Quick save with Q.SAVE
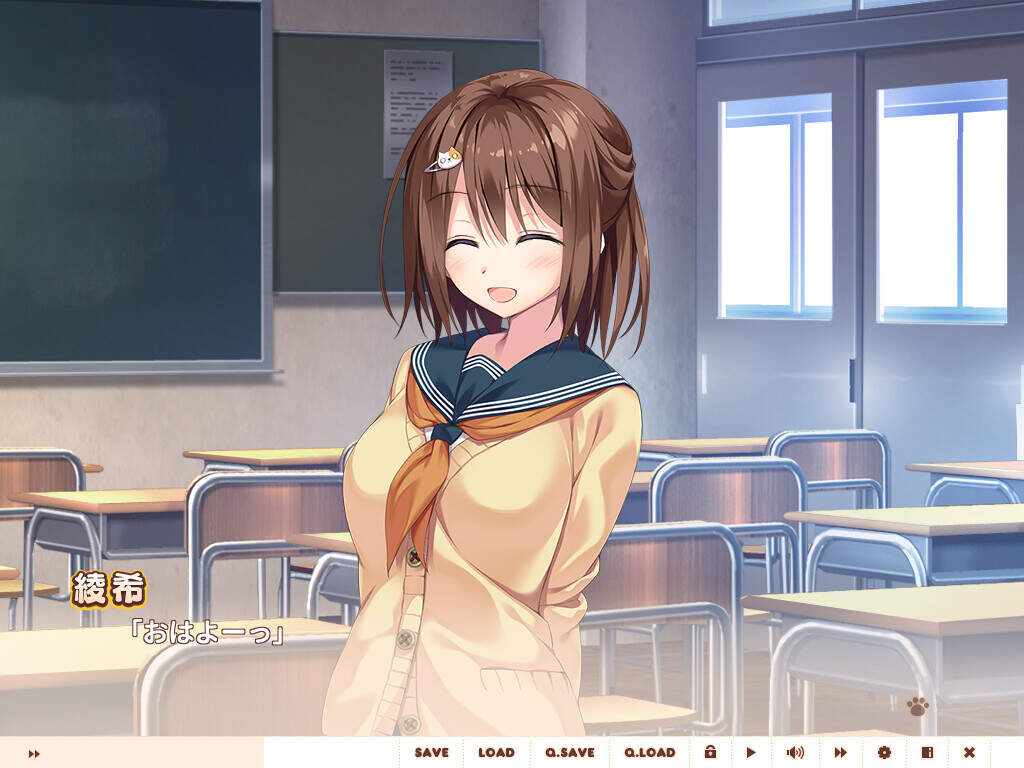The height and width of the screenshot is (768, 1024). tap(570, 753)
